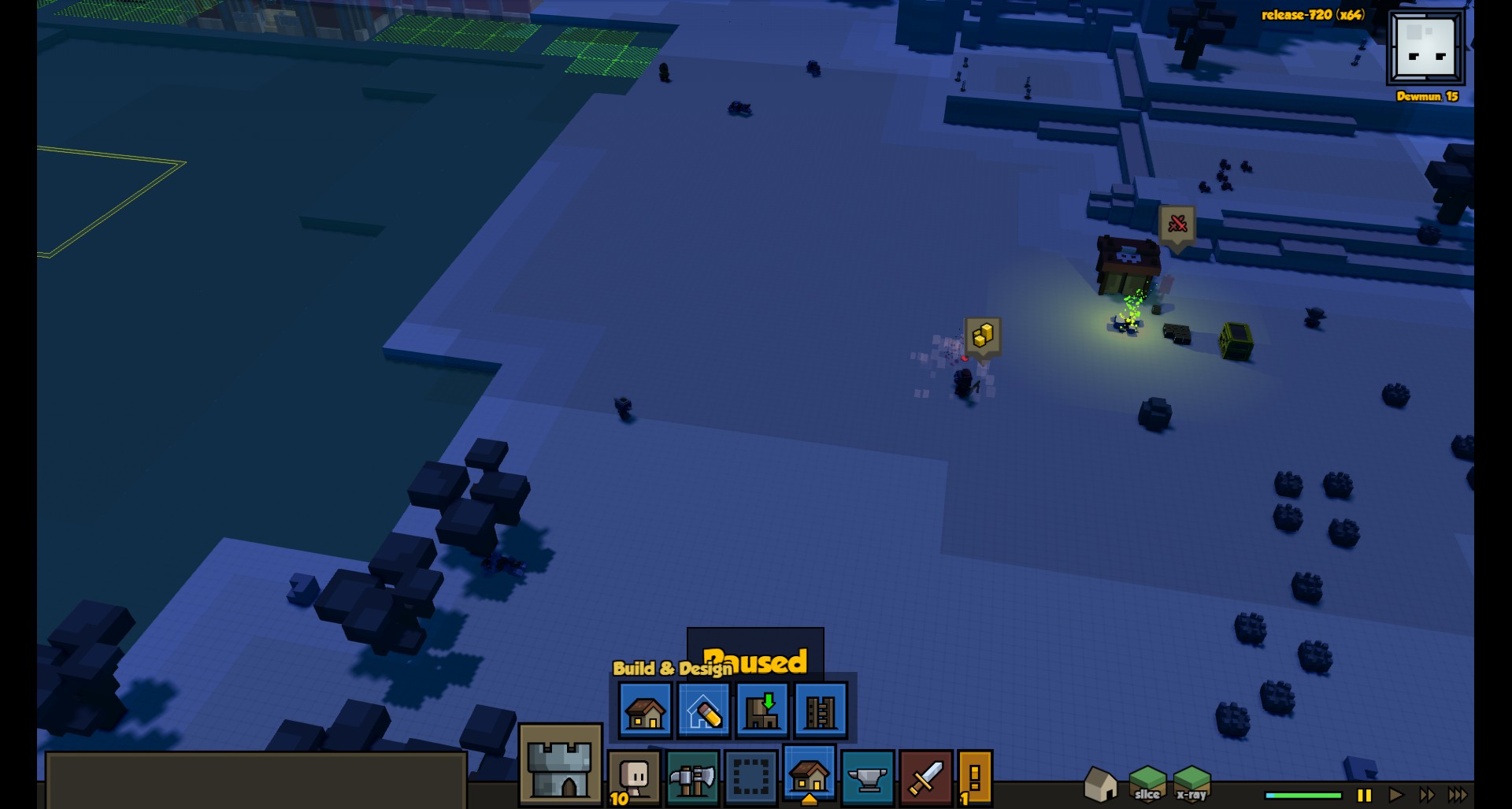Select the build ladder tool
Viewport: 1512px width, 809px height.
[820, 711]
